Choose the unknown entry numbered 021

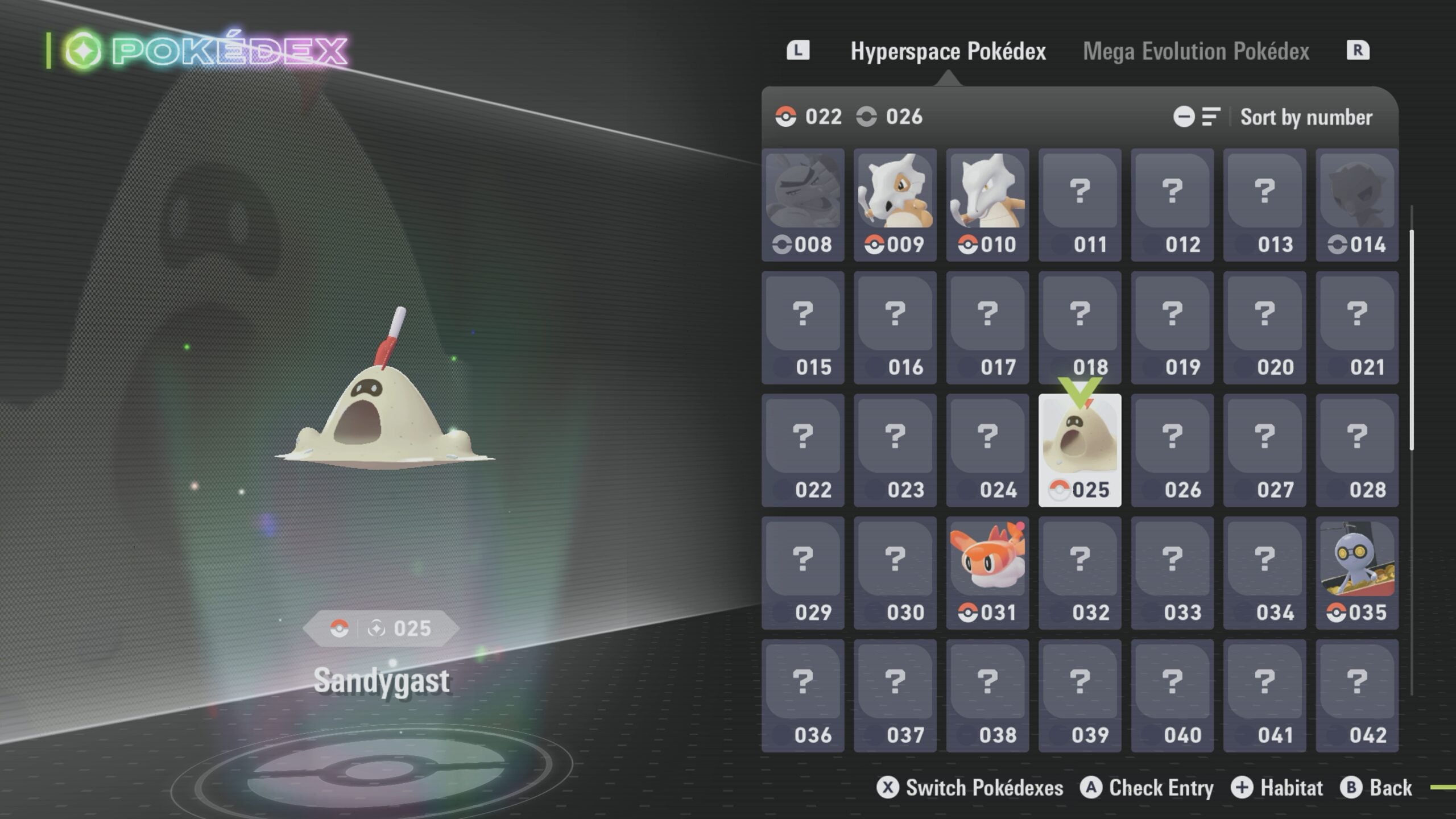point(1356,328)
